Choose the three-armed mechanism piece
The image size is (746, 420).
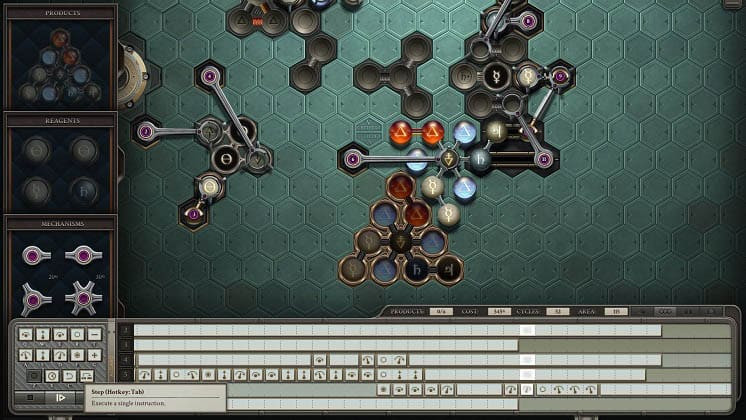36,298
